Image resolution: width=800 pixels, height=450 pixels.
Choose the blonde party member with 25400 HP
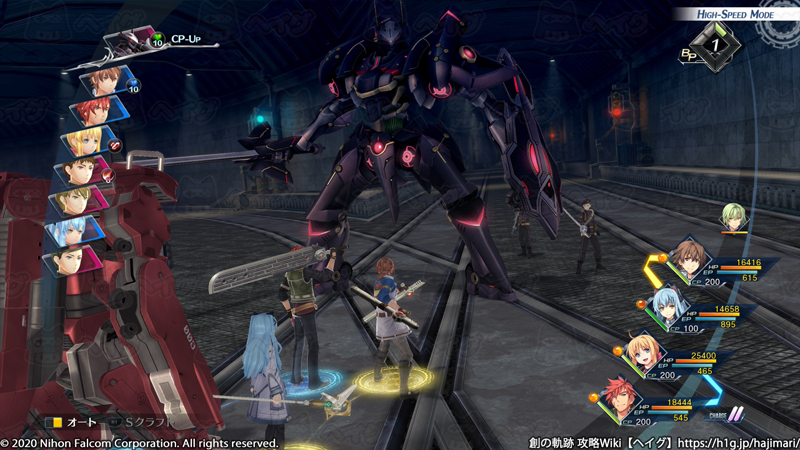click(x=643, y=351)
